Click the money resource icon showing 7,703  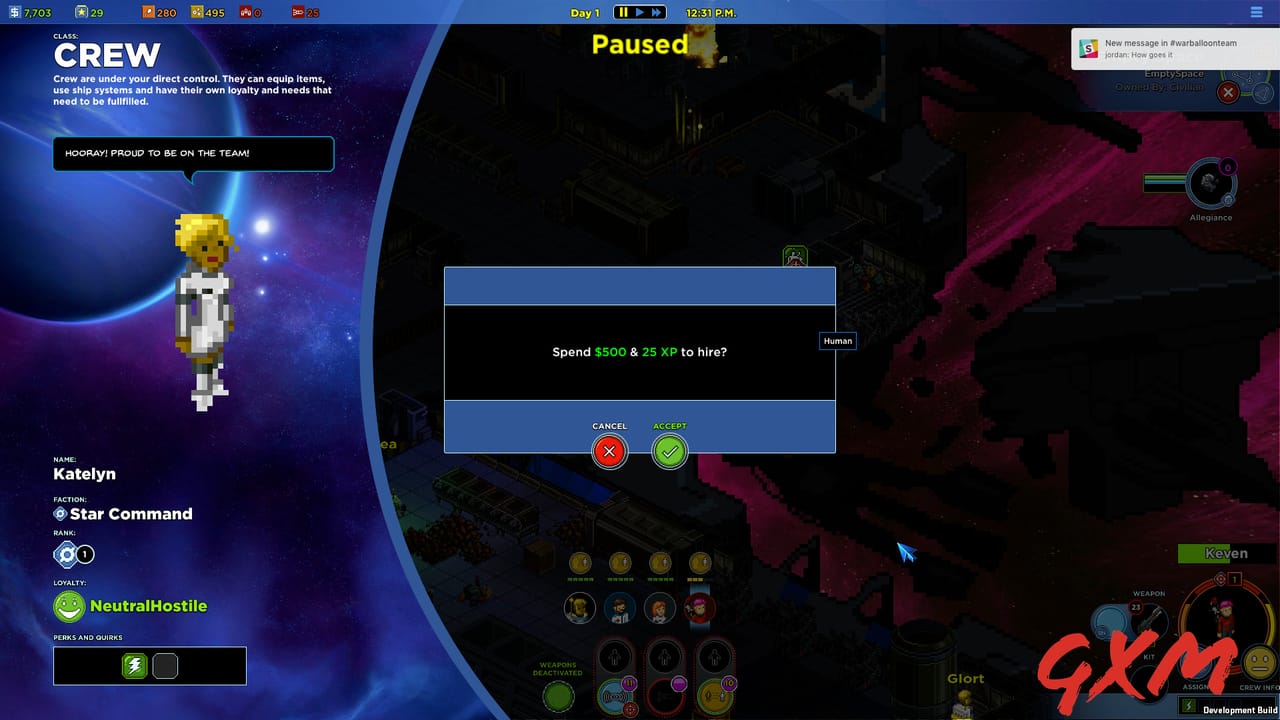(13, 12)
